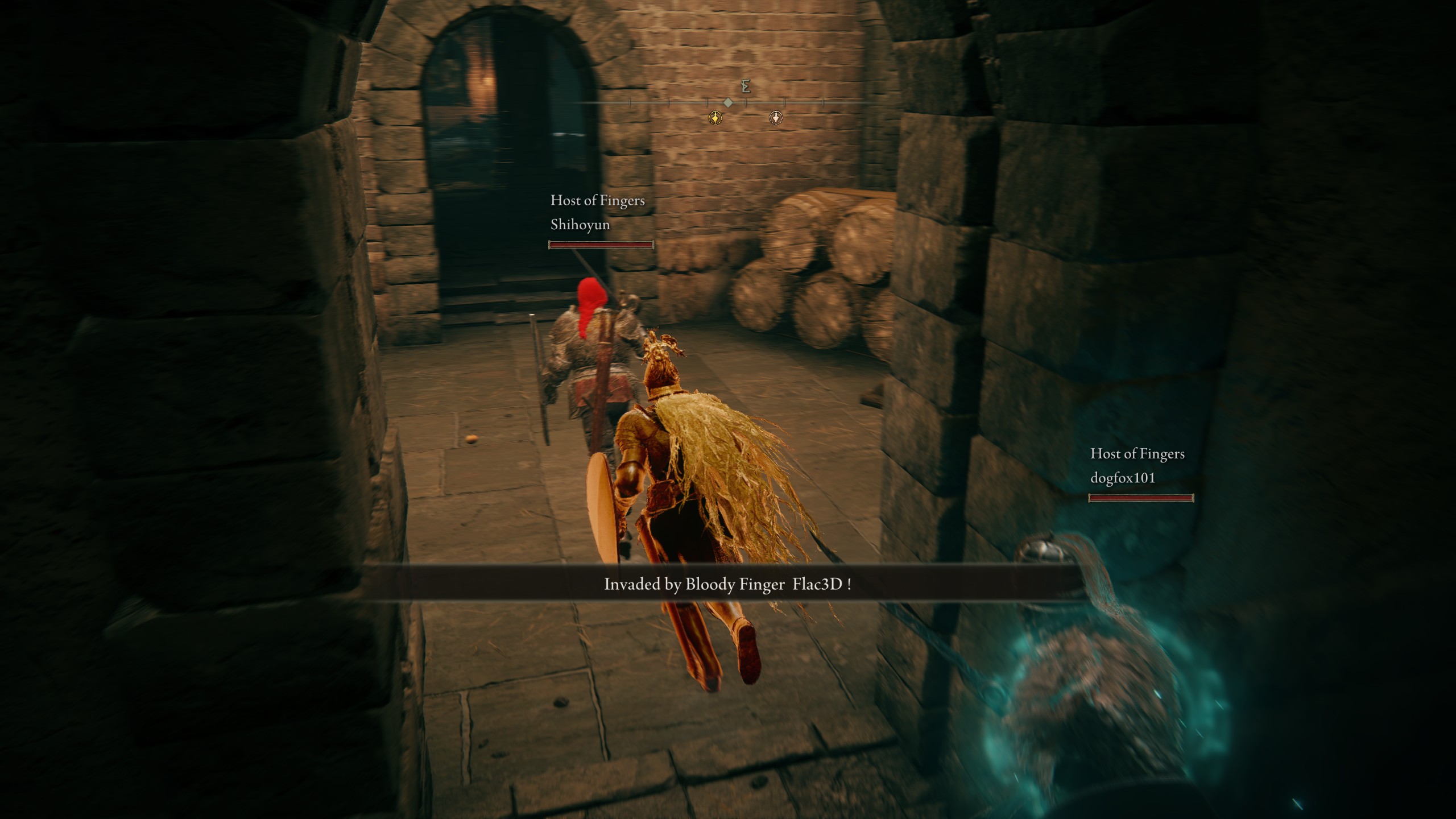Click the pale pink player marker on the compass
This screenshot has height=819, width=1456.
tap(776, 118)
